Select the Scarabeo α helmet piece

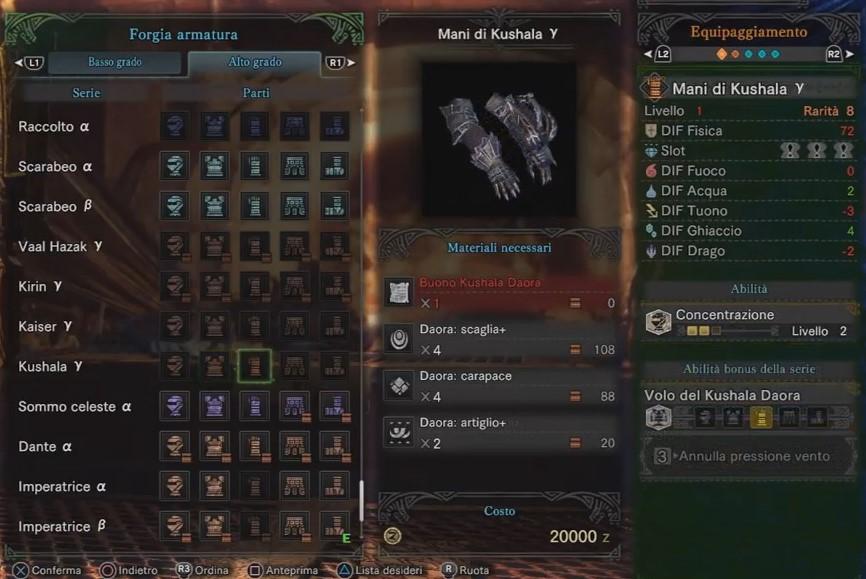174,166
